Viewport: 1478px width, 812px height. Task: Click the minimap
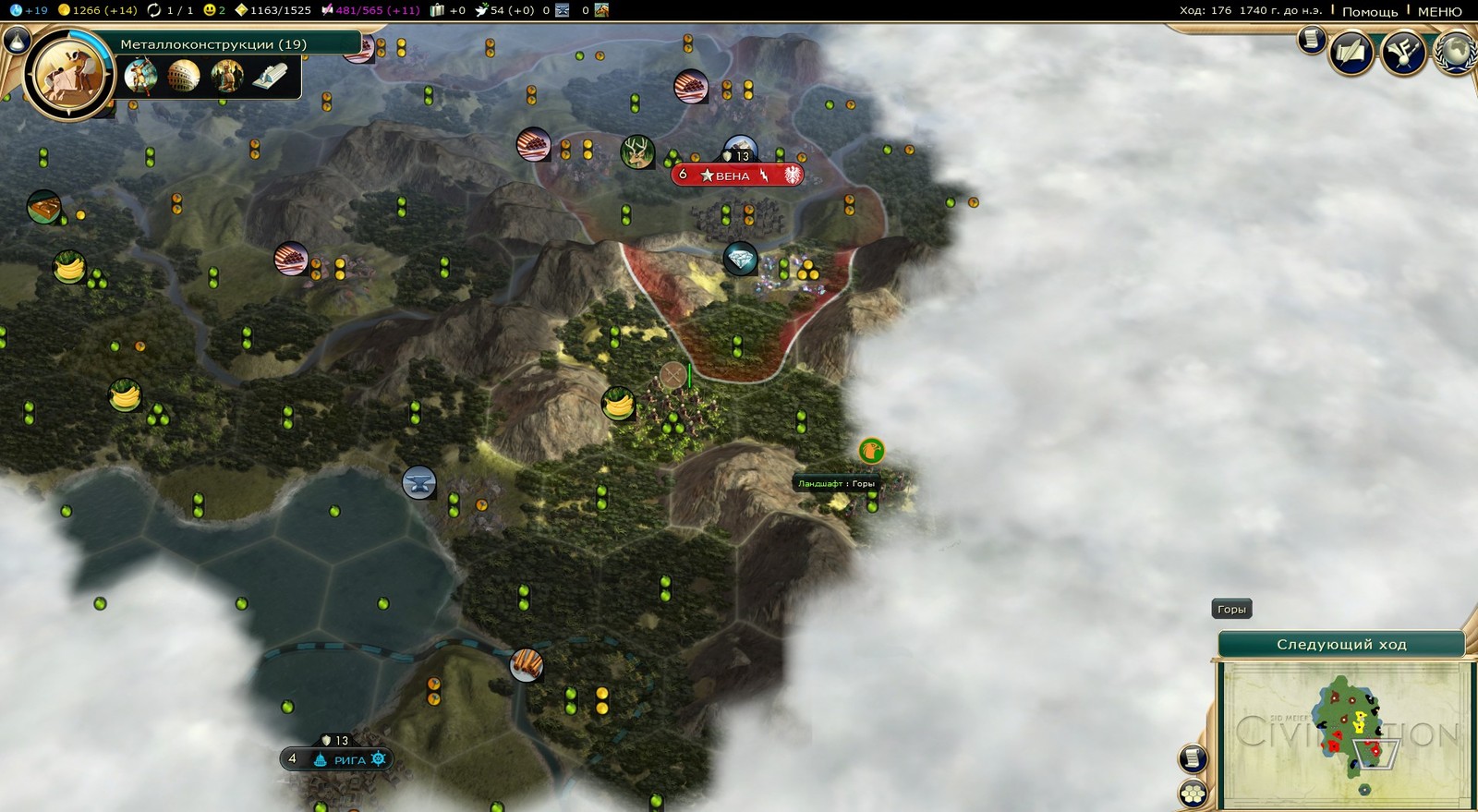pos(1345,733)
